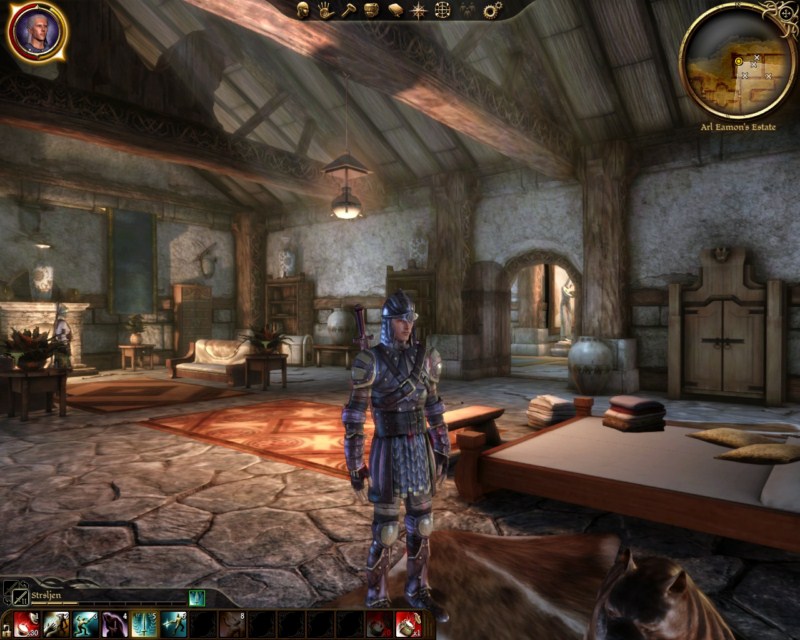Use the first red quickbar ability

[x=25, y=625]
